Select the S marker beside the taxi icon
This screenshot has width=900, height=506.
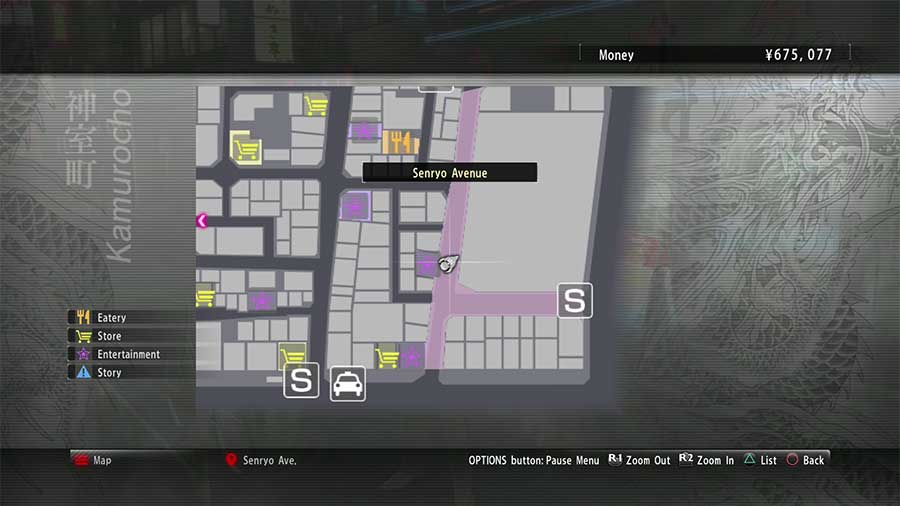tap(301, 380)
